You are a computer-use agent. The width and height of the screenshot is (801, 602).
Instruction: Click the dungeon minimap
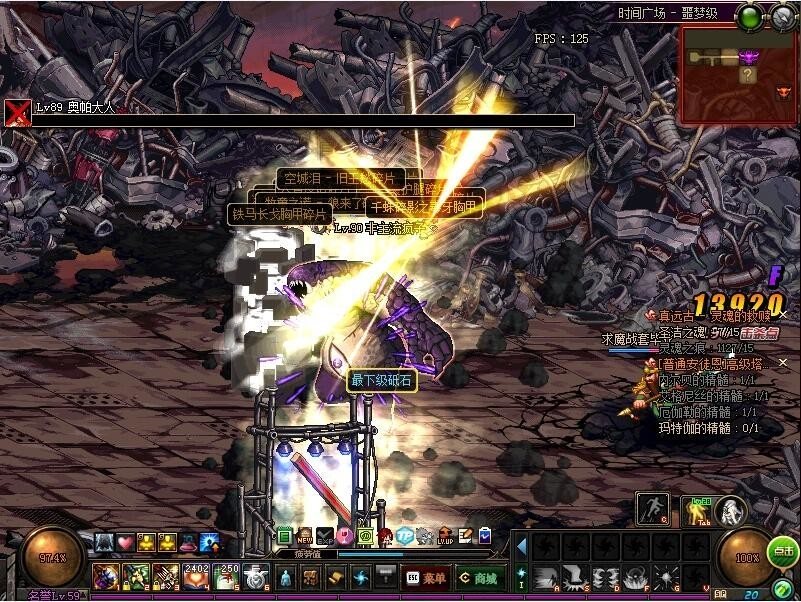pyautogui.click(x=739, y=75)
